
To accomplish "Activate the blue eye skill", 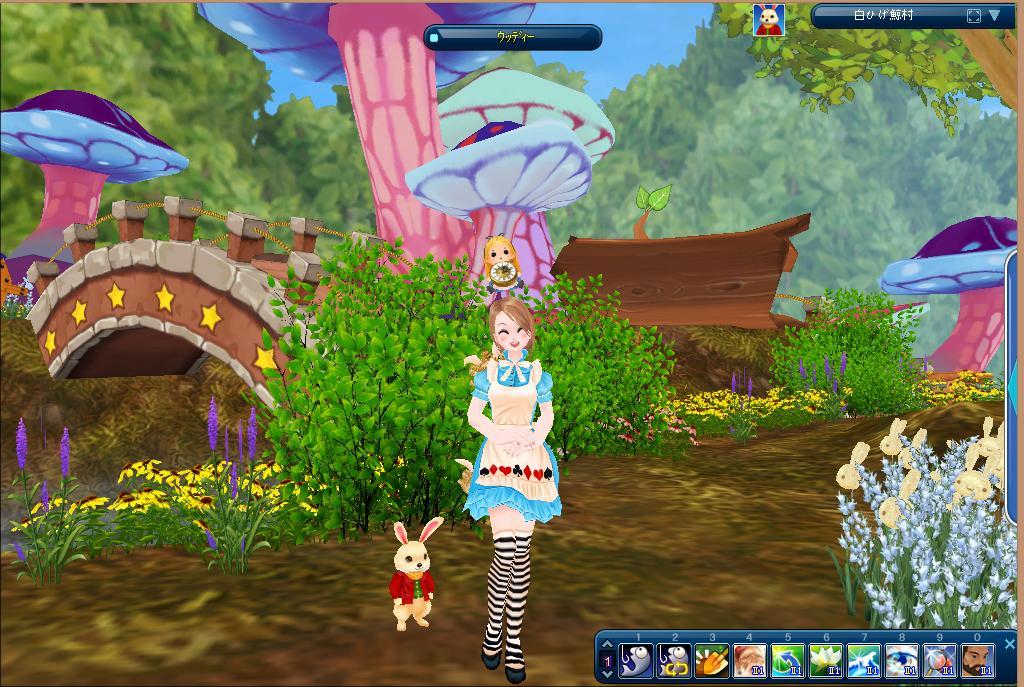I will (902, 661).
